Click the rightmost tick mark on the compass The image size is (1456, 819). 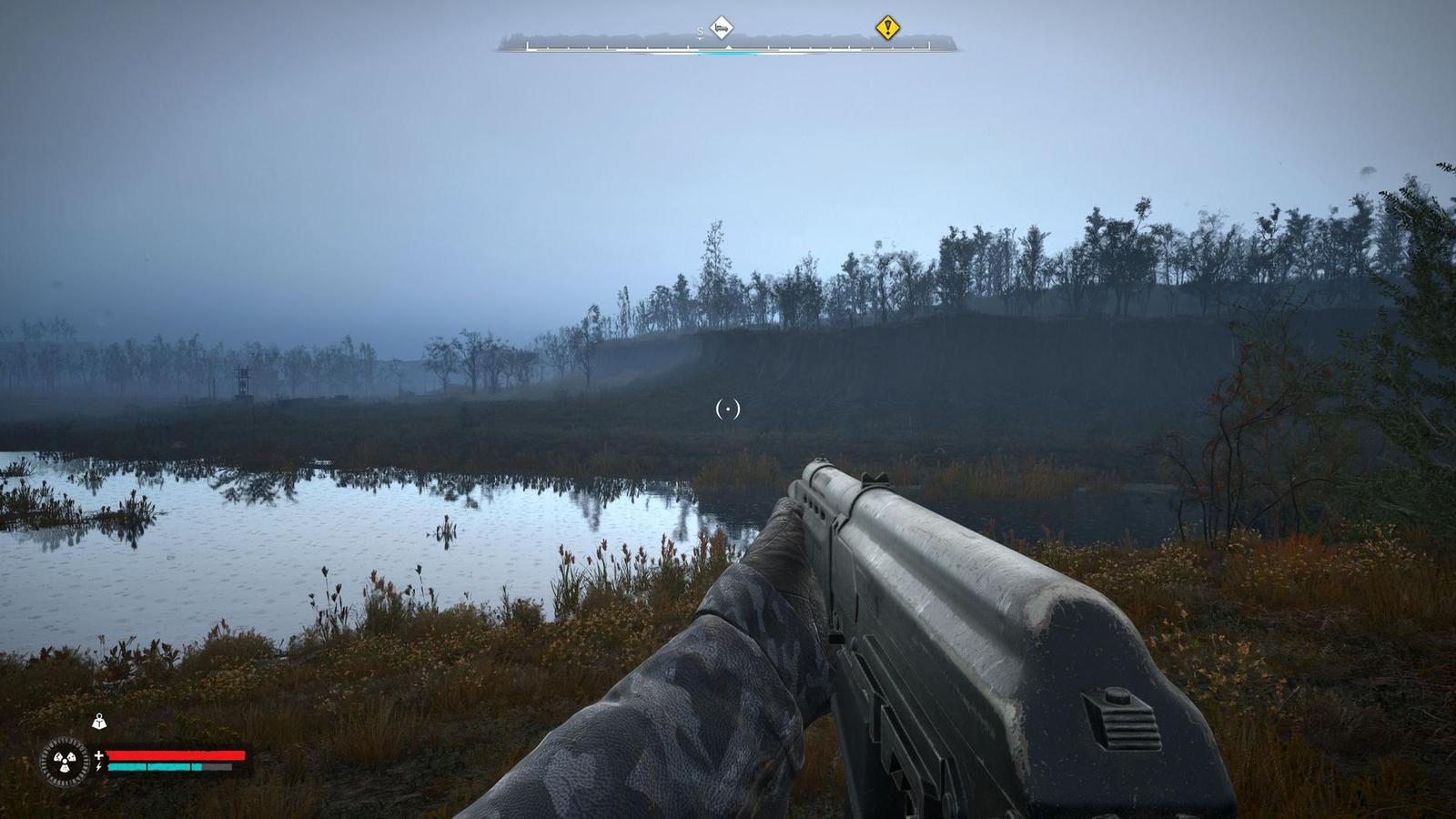pos(928,44)
